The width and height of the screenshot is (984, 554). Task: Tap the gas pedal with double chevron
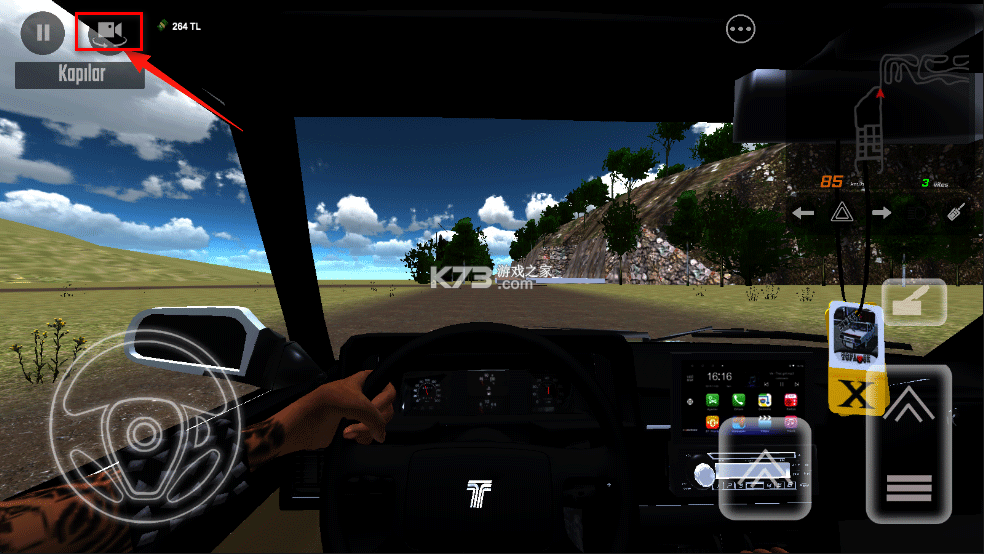point(908,443)
